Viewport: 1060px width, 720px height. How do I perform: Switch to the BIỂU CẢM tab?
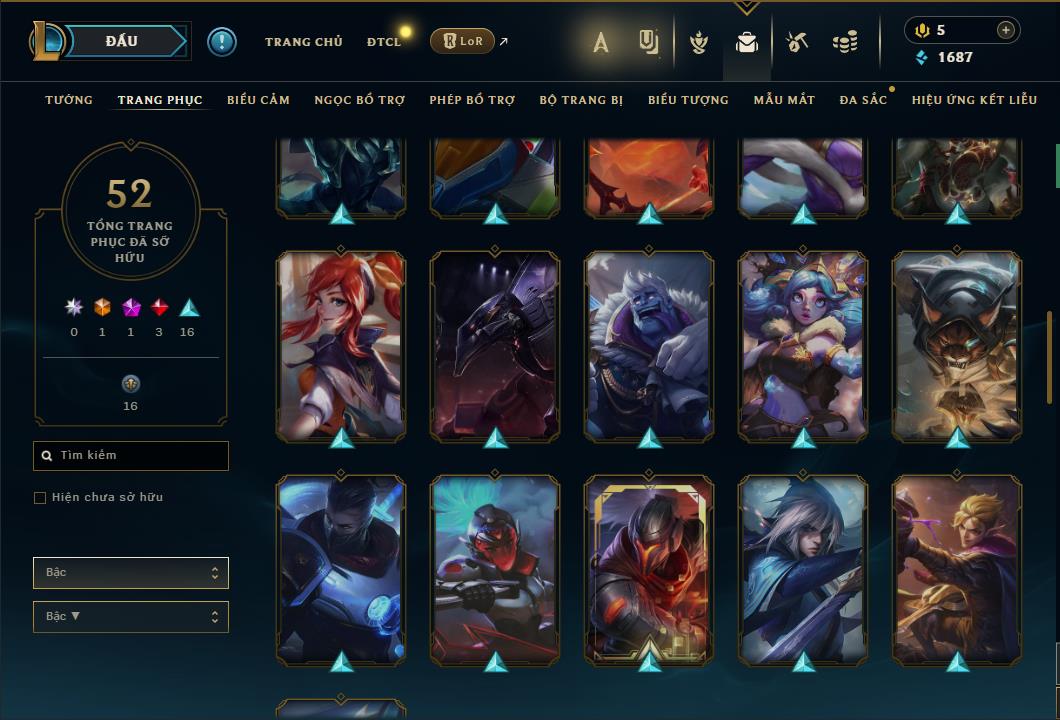(258, 100)
